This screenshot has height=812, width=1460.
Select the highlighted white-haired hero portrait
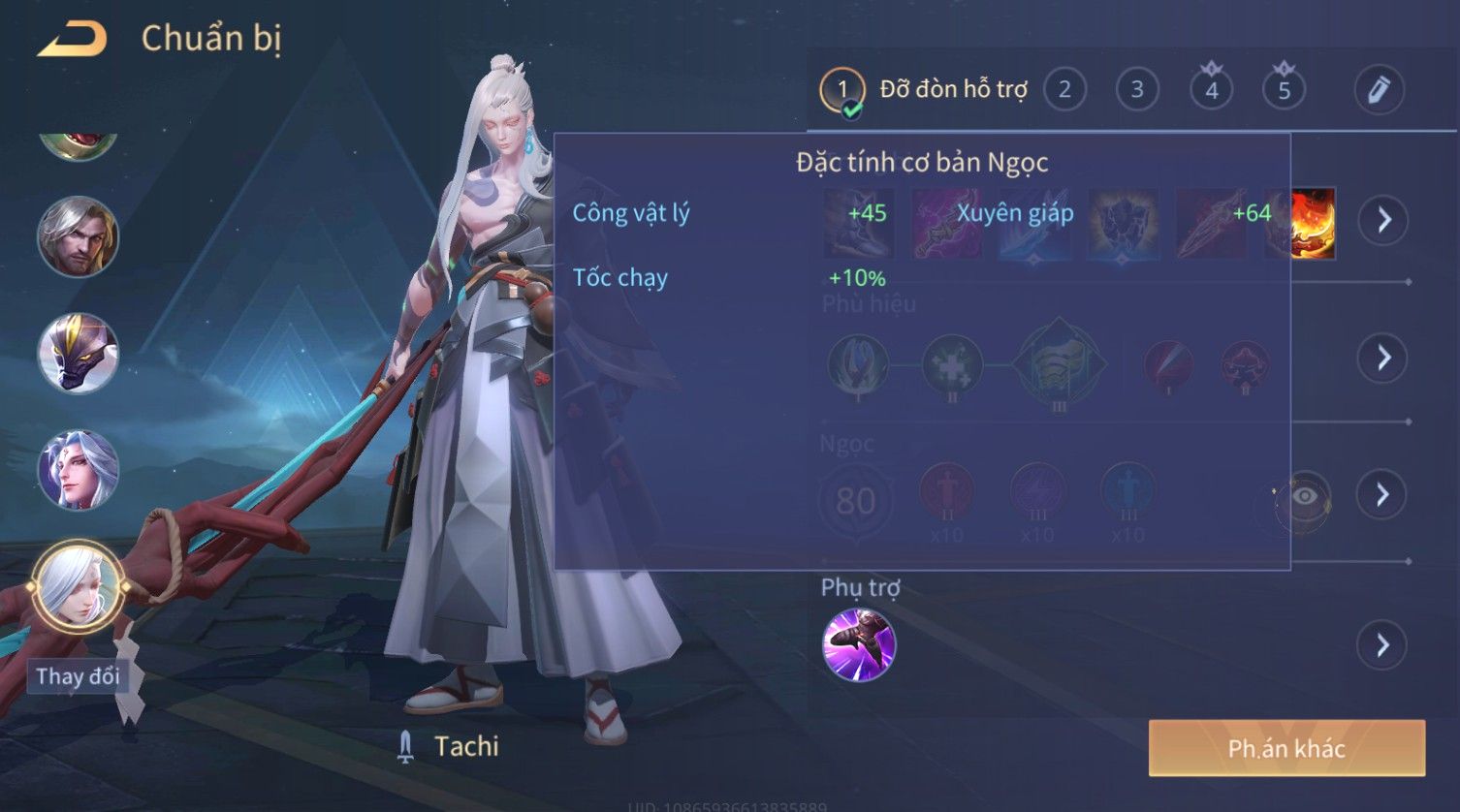pos(78,586)
